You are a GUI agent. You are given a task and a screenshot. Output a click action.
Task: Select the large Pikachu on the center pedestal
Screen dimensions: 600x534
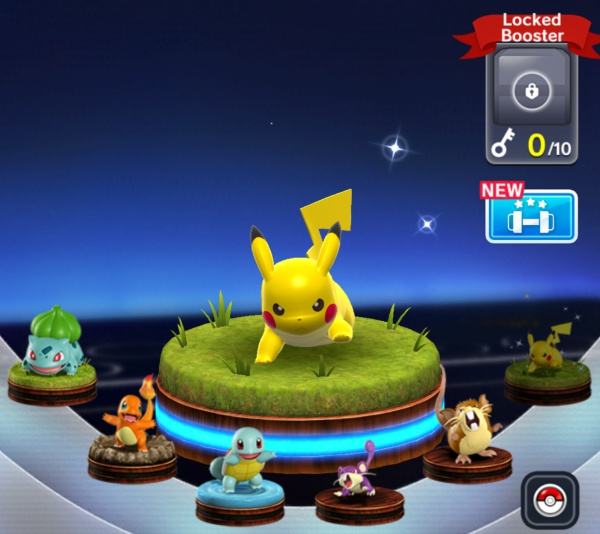tap(295, 290)
